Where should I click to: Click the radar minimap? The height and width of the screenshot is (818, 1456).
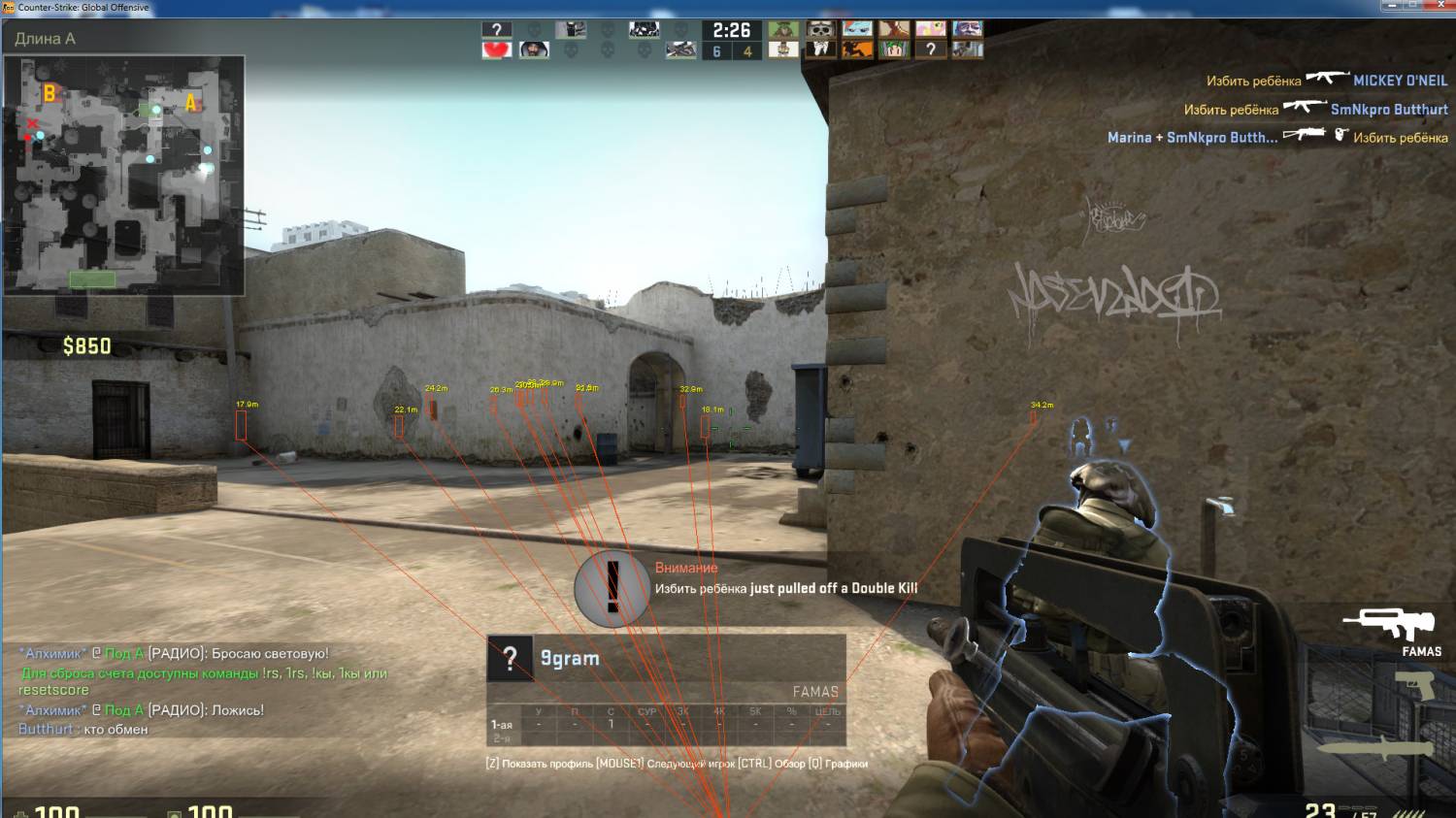tap(123, 175)
